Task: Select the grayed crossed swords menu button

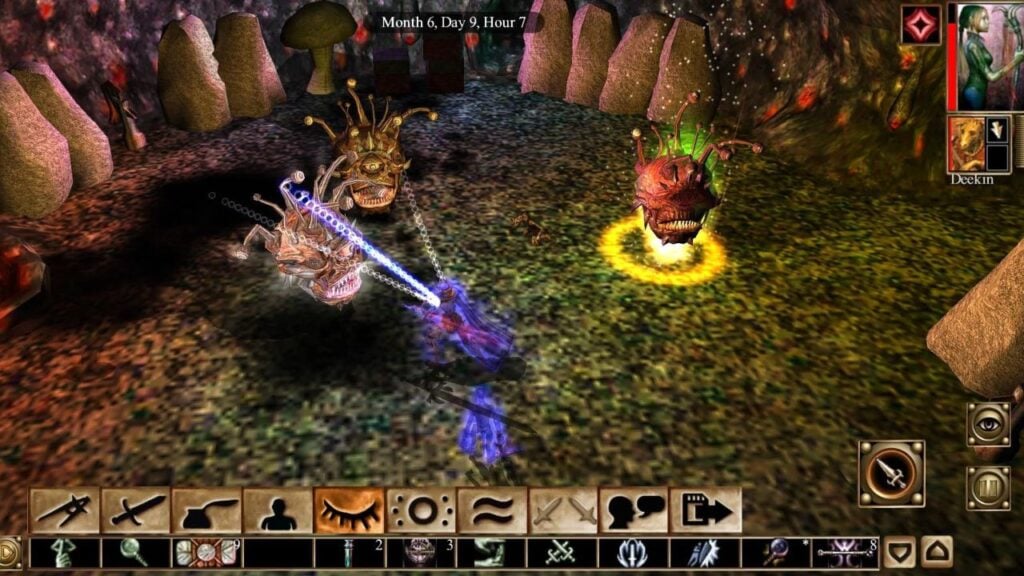Action: 563,511
